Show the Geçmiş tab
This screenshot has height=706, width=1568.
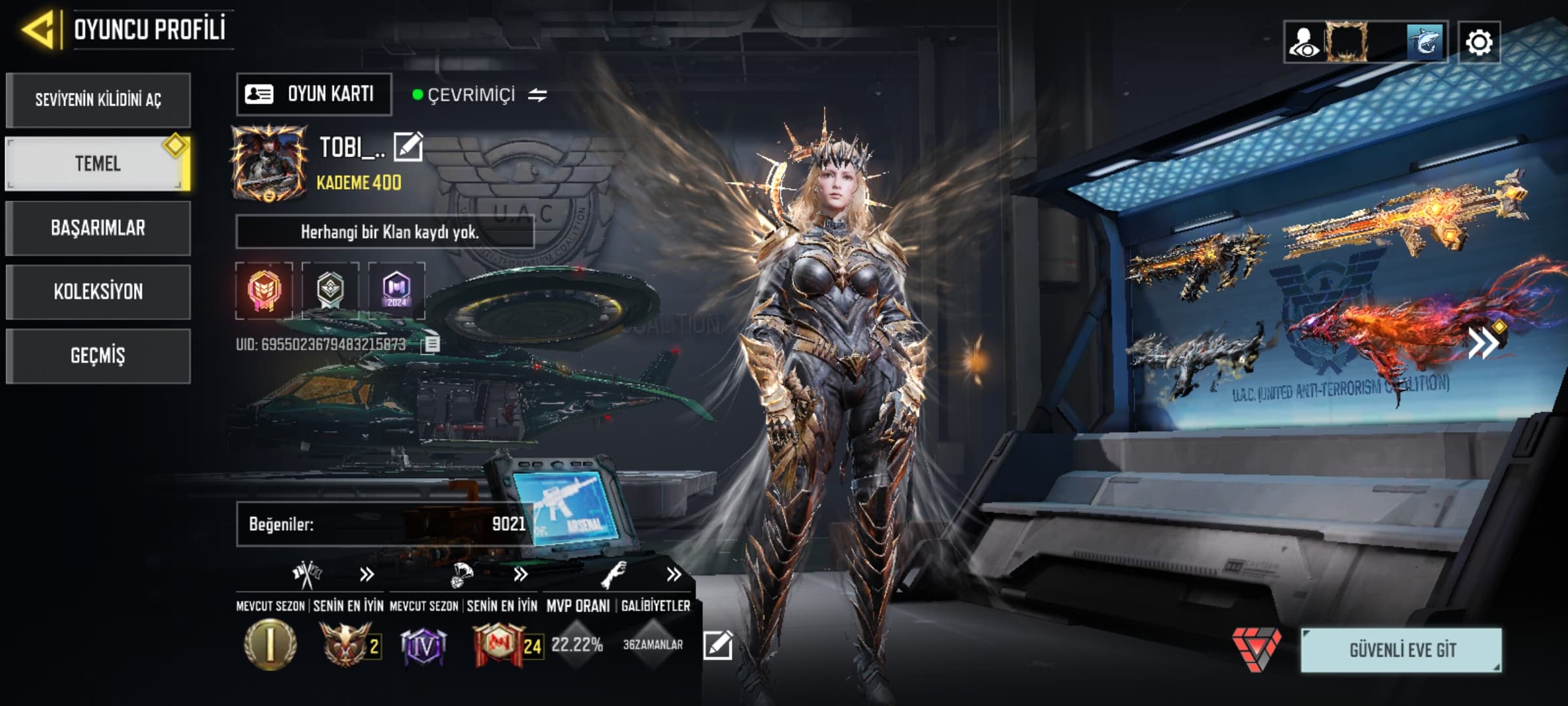[98, 356]
